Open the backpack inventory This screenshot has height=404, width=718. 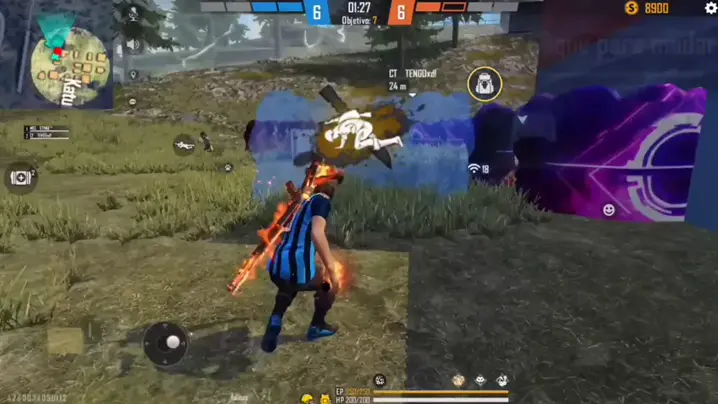coord(484,84)
